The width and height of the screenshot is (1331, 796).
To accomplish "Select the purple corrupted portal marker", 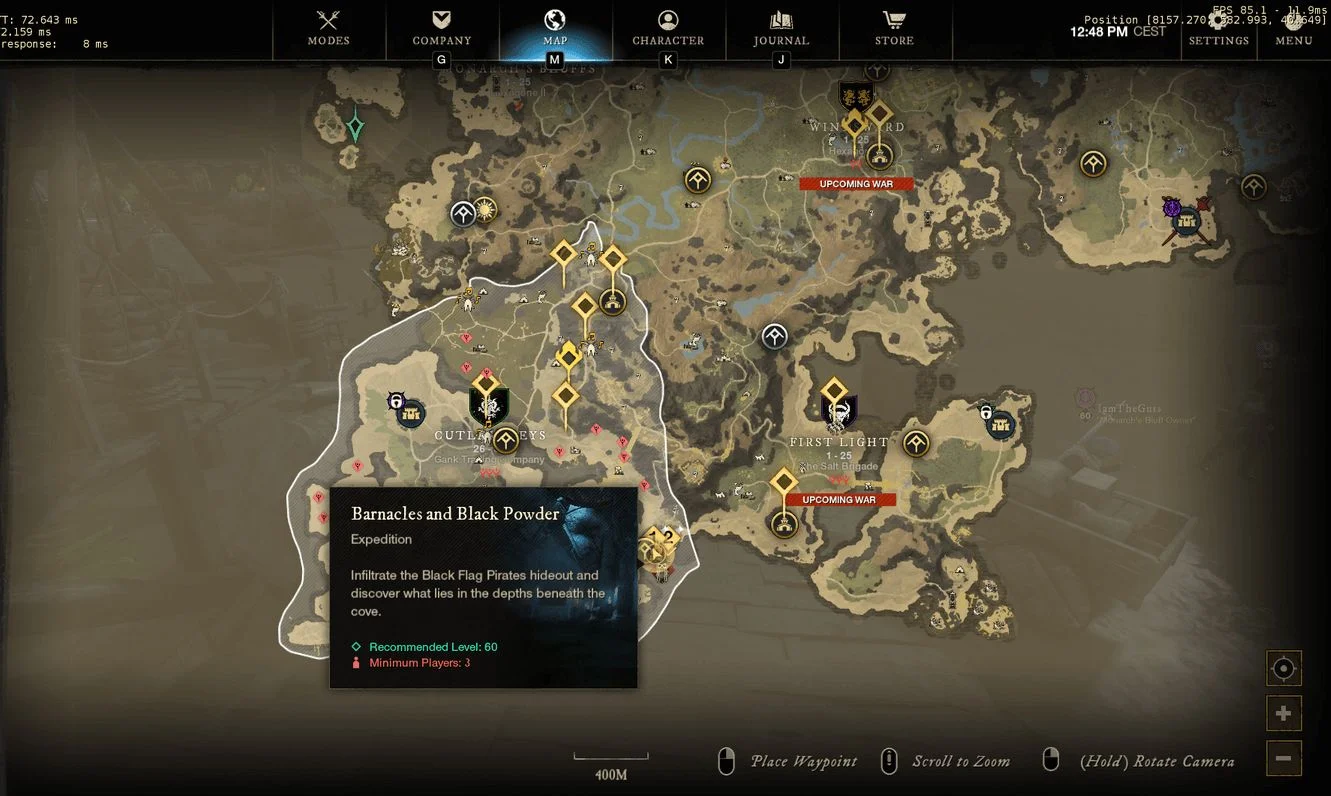I will click(1173, 208).
